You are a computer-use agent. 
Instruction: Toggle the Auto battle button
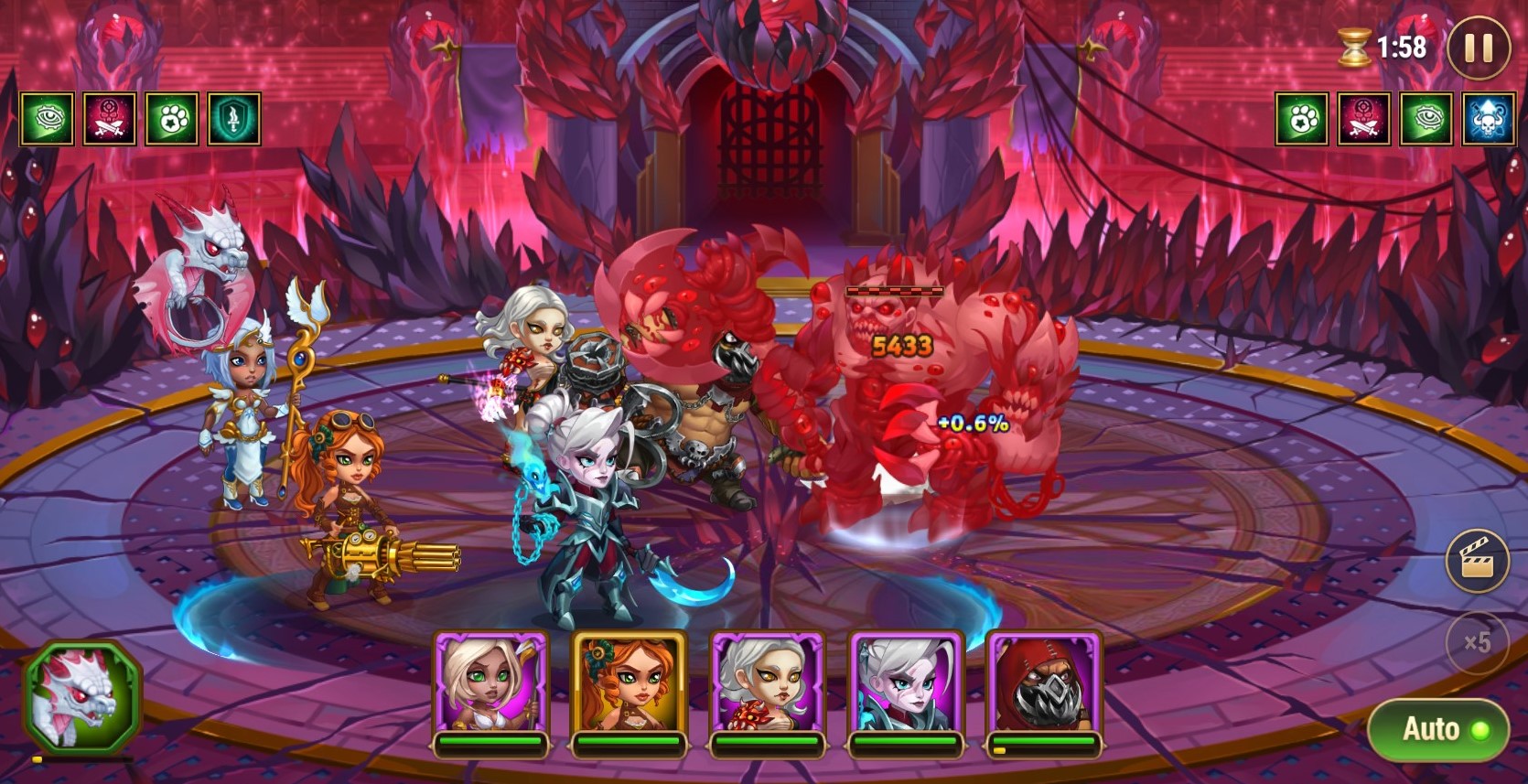pyautogui.click(x=1437, y=729)
